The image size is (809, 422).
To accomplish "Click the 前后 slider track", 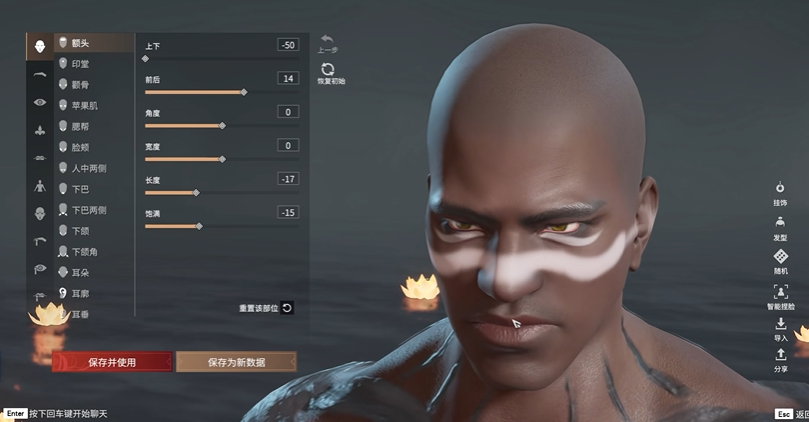I will point(221,92).
